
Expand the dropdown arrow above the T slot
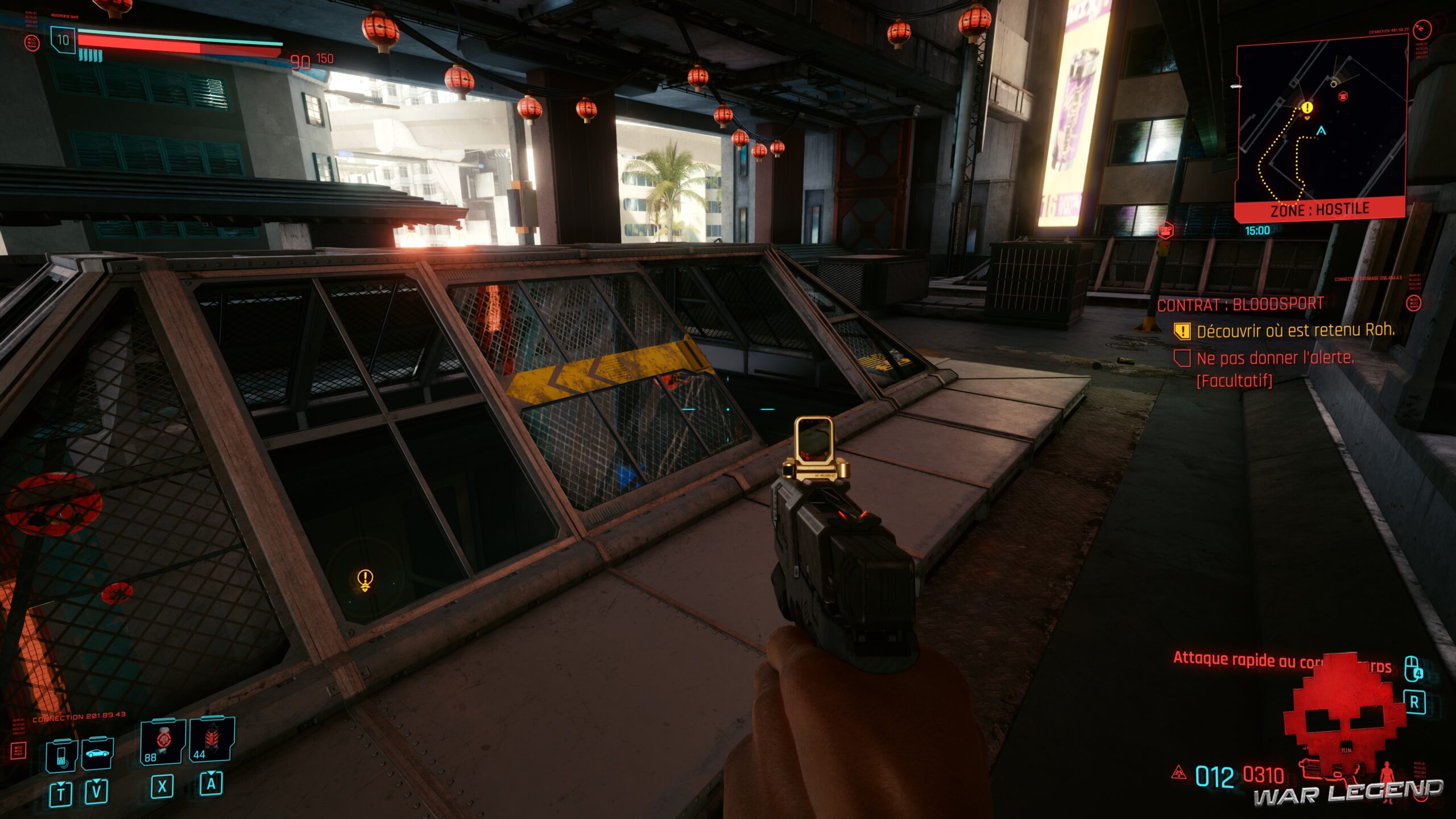point(61,785)
